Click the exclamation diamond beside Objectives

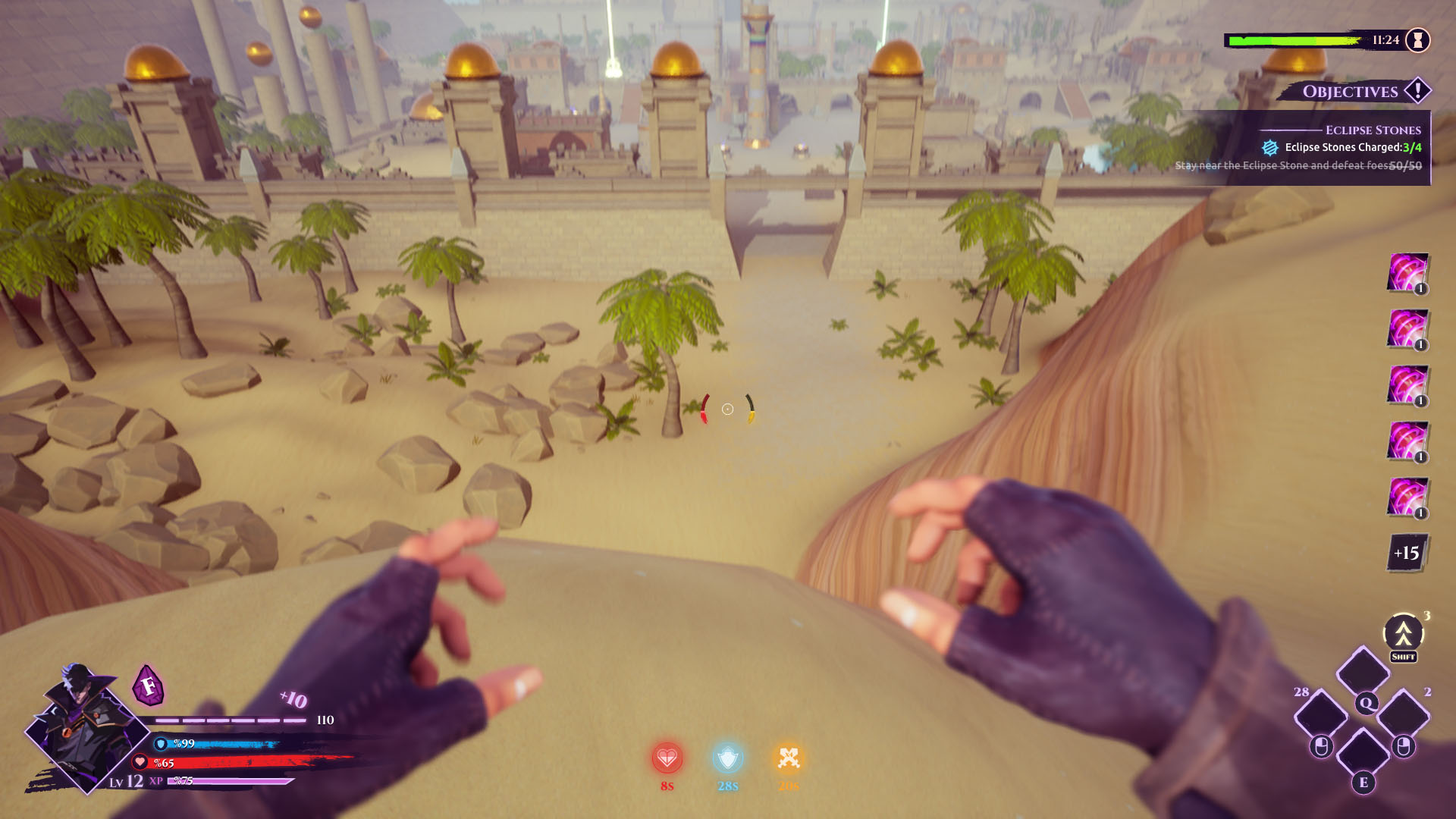coord(1417,90)
